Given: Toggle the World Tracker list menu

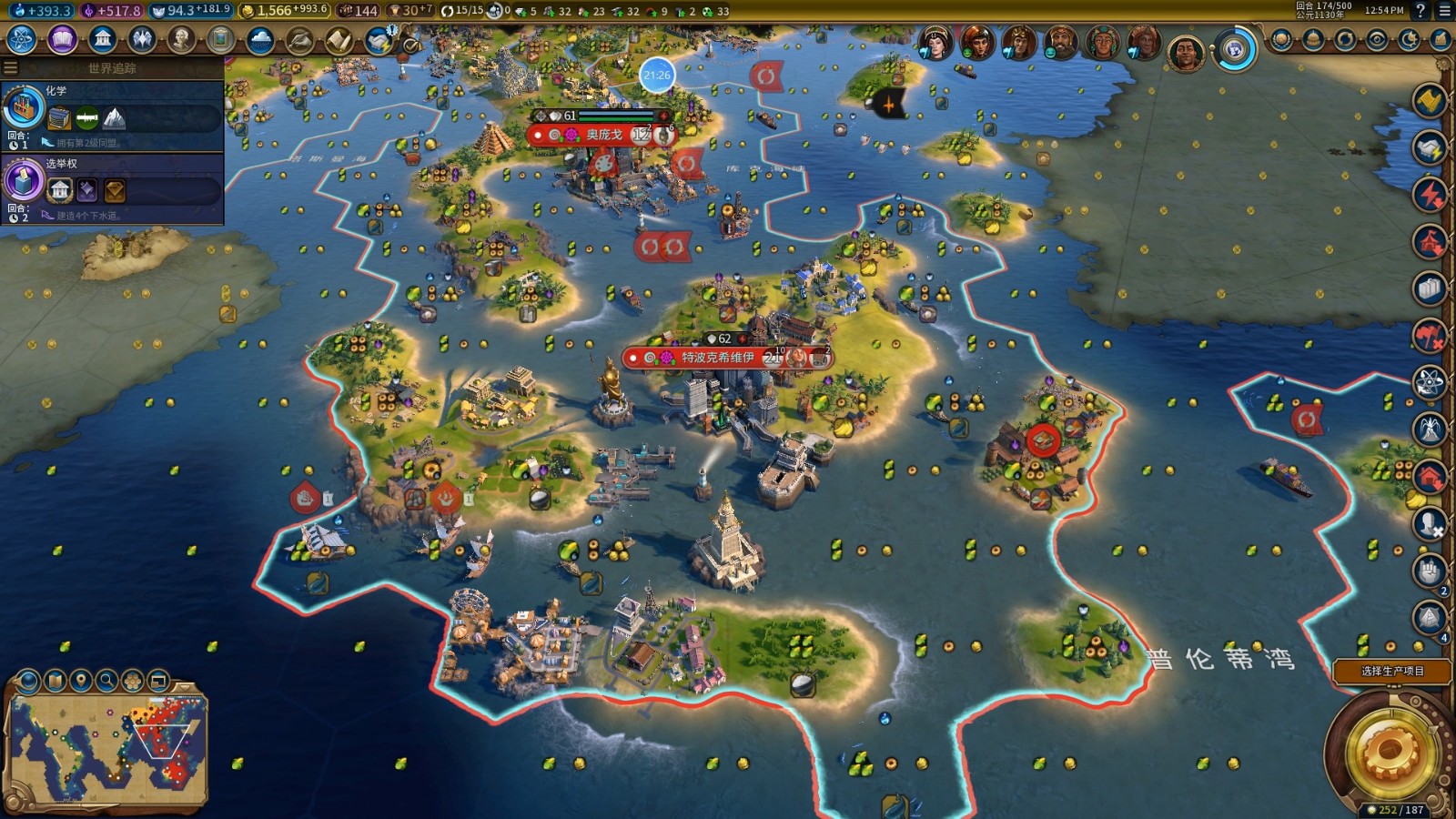Looking at the screenshot, I should (x=11, y=68).
